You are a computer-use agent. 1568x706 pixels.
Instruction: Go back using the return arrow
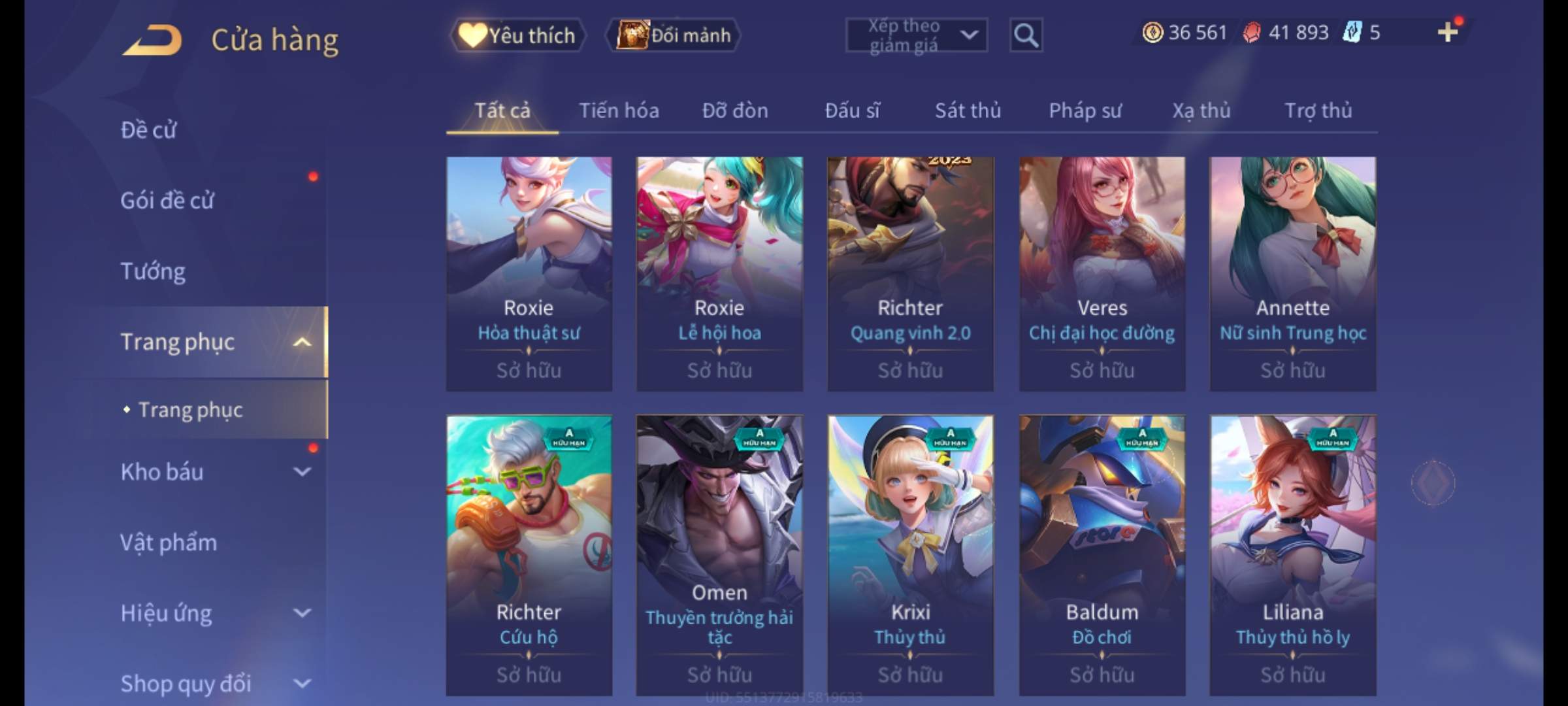tap(152, 41)
